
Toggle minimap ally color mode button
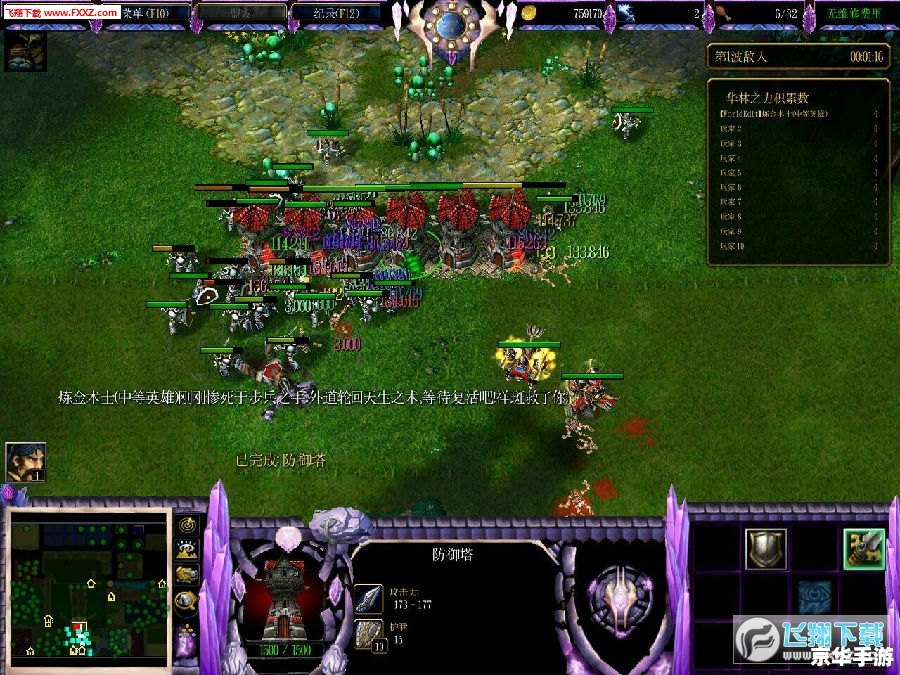click(x=187, y=574)
